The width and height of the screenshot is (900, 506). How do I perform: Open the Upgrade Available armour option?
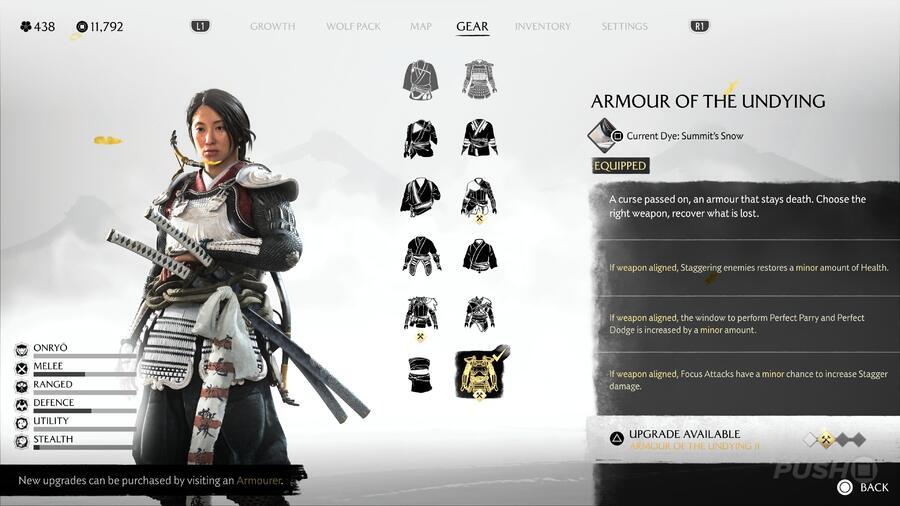tap(690, 439)
